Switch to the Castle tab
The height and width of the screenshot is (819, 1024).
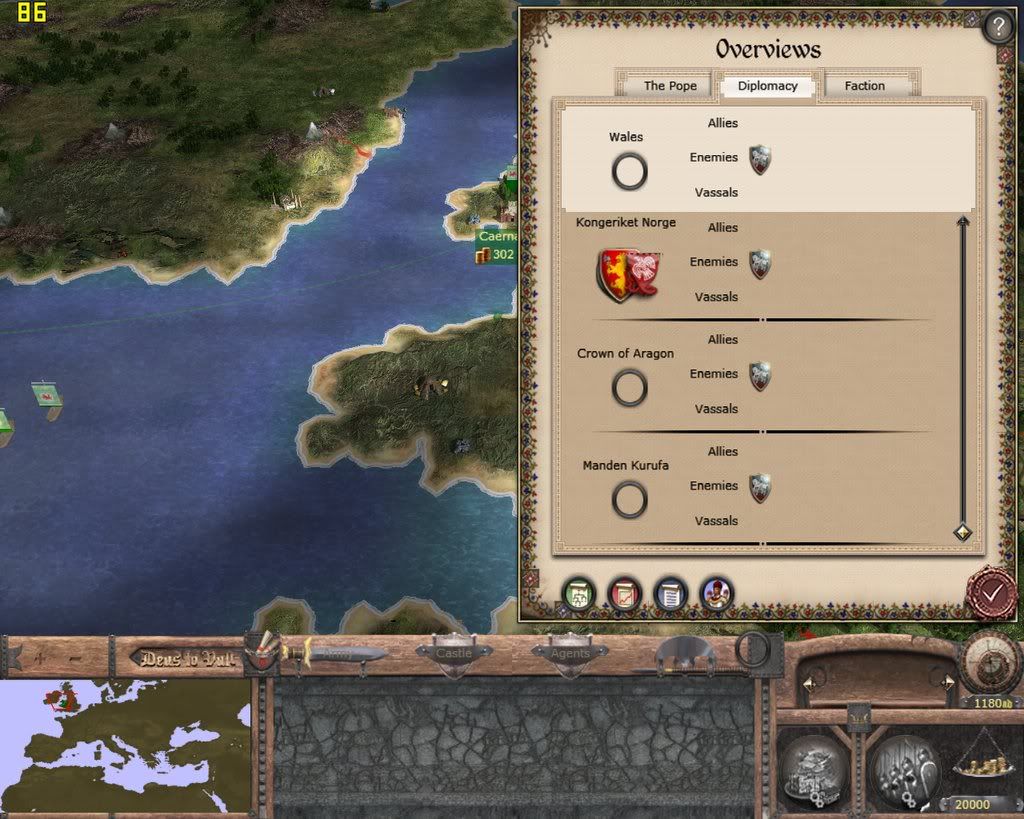454,653
